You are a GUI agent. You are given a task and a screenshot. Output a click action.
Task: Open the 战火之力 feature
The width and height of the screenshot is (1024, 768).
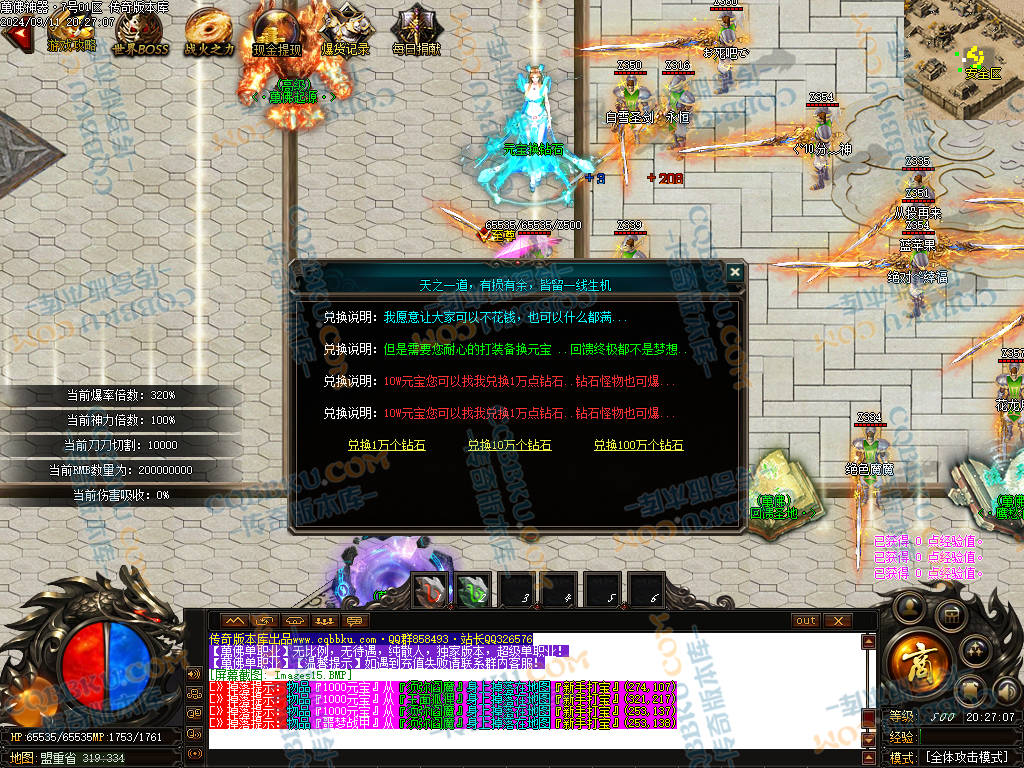(x=209, y=30)
